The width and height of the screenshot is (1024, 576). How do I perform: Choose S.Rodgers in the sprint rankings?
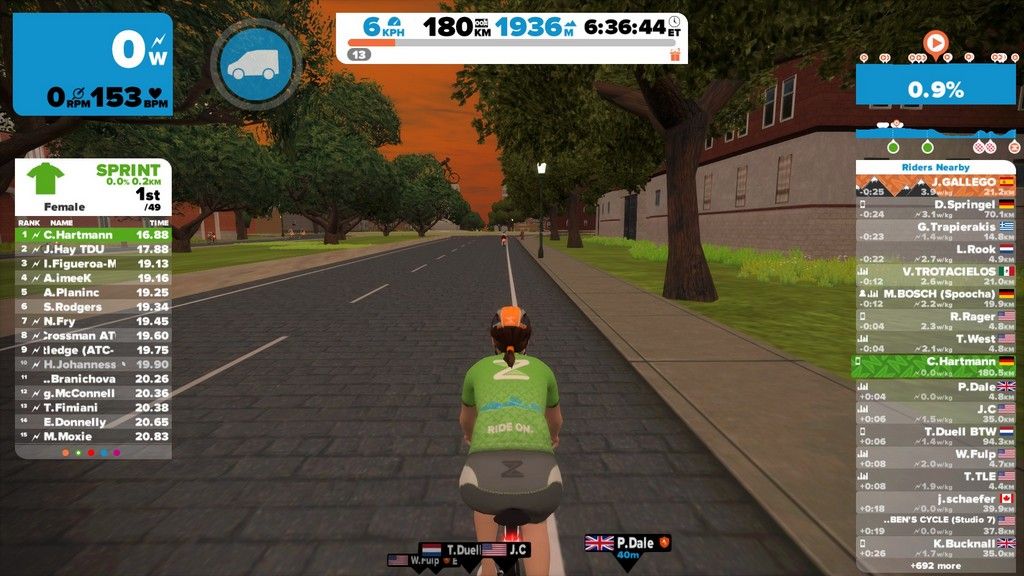point(93,307)
